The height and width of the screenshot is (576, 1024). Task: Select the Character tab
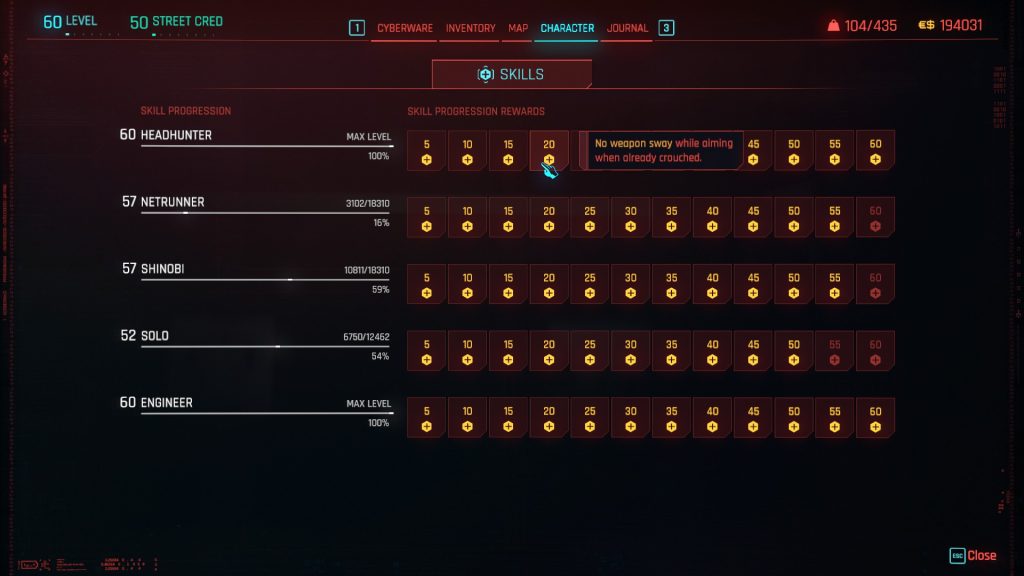567,28
